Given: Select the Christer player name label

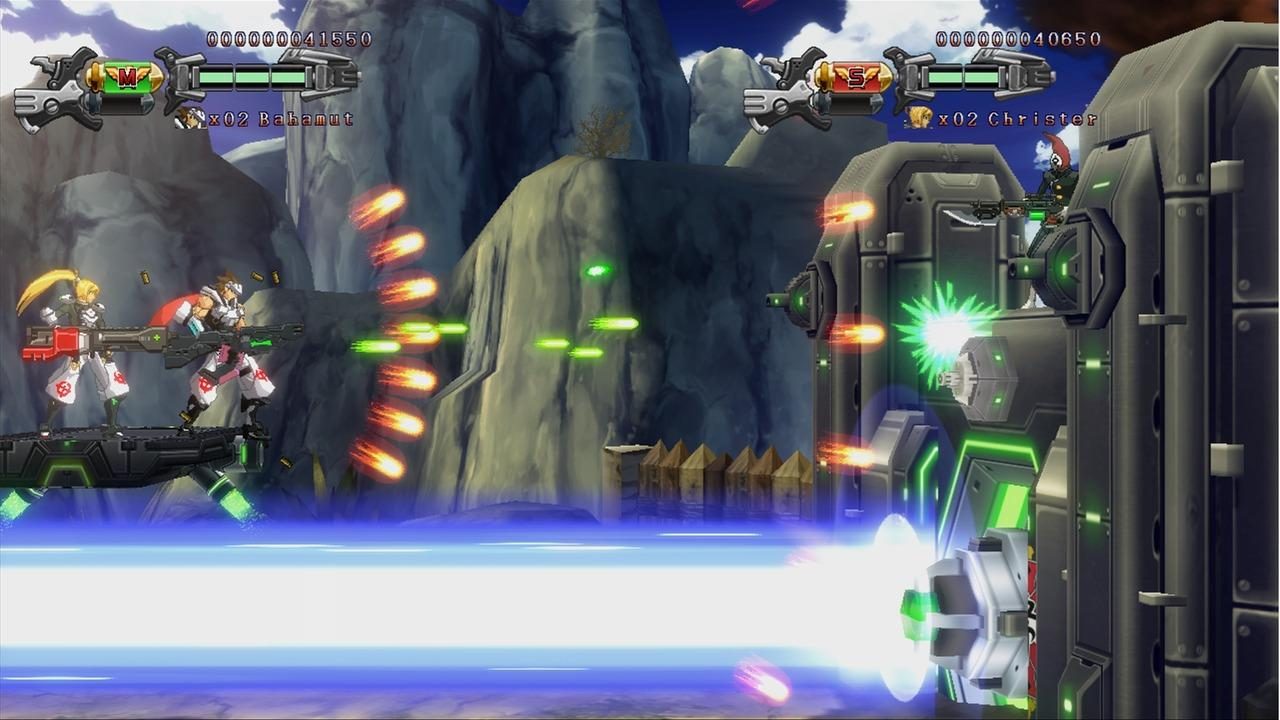Looking at the screenshot, I should 1045,119.
